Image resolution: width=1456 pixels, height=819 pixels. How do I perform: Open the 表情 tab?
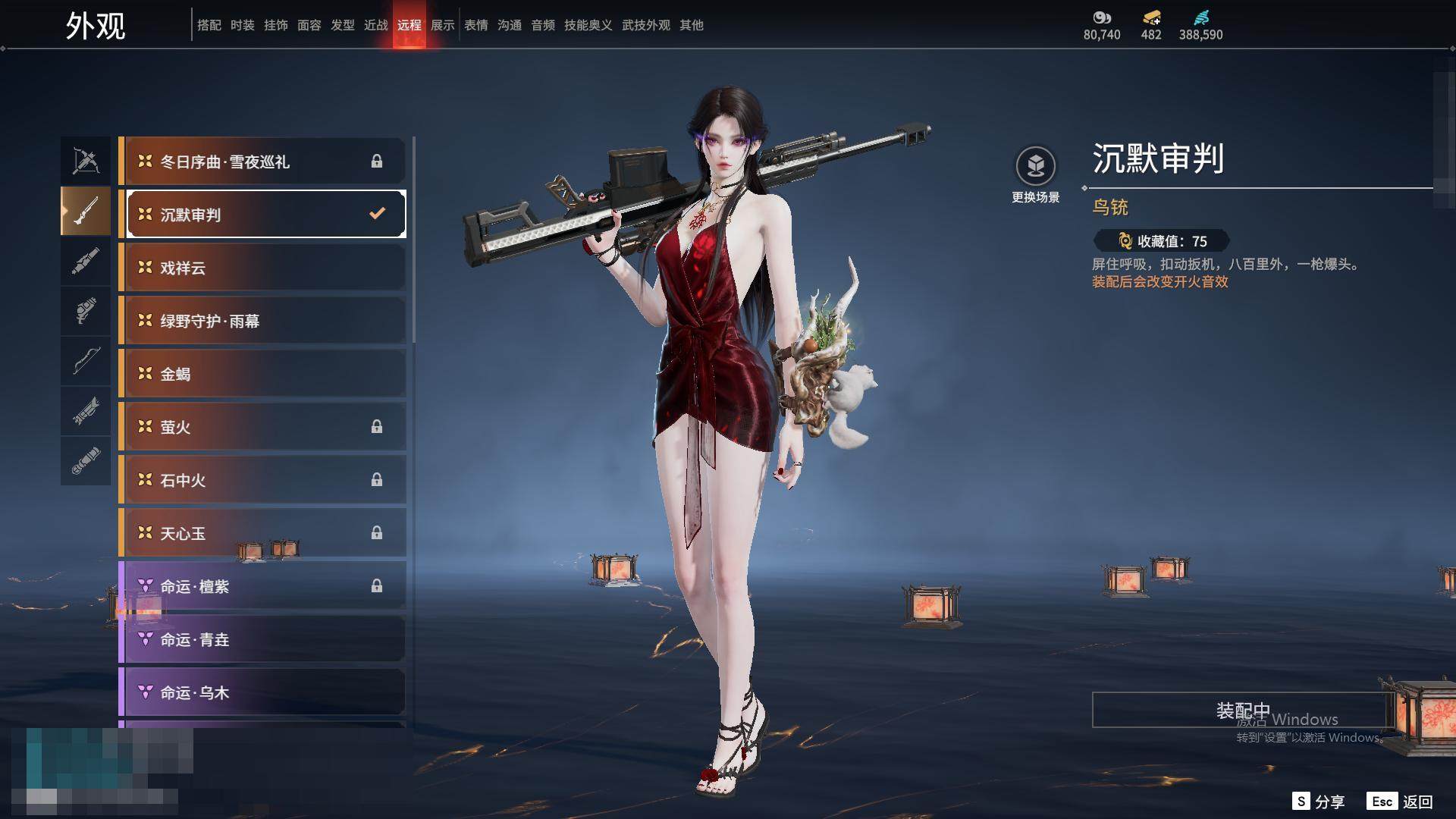coord(476,25)
